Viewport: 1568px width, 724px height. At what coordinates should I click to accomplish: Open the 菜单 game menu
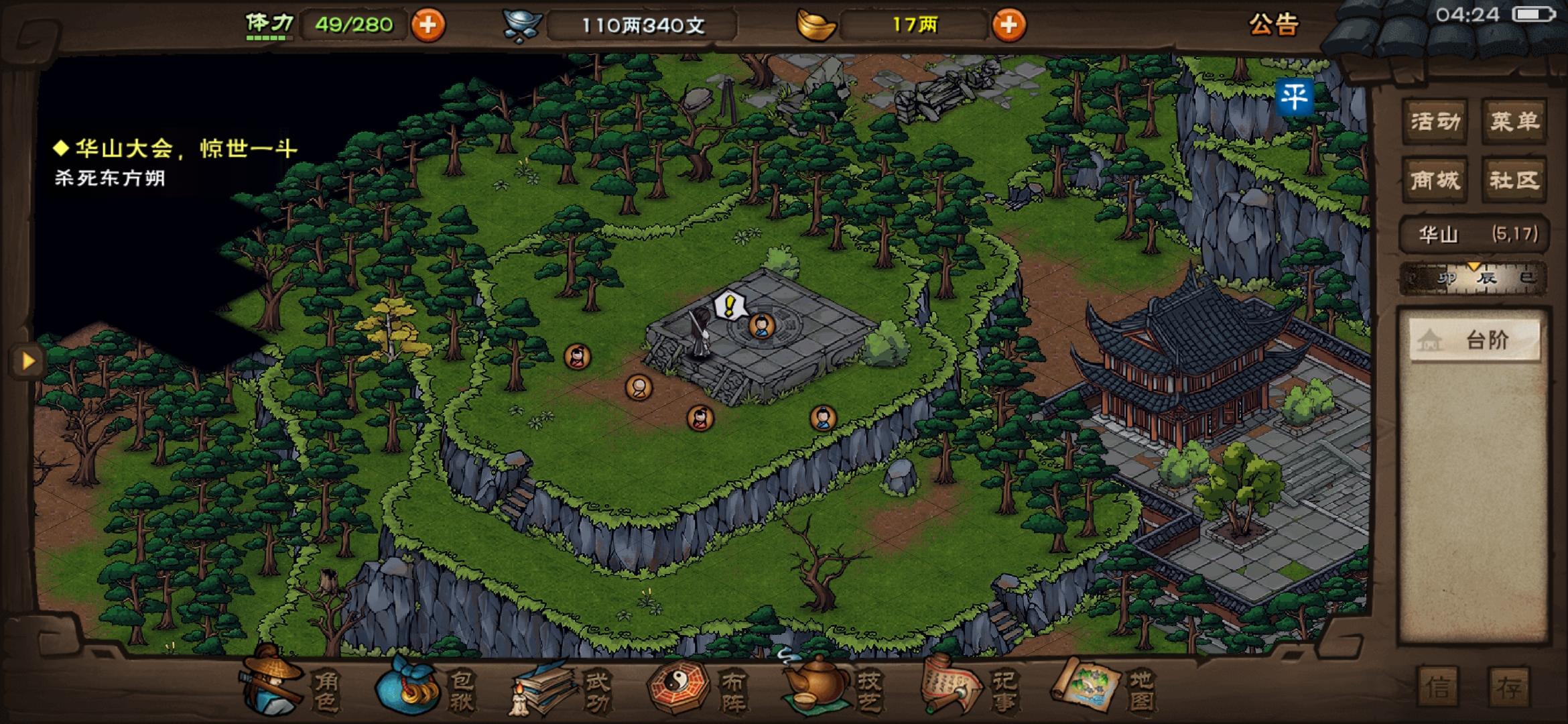click(x=1514, y=121)
